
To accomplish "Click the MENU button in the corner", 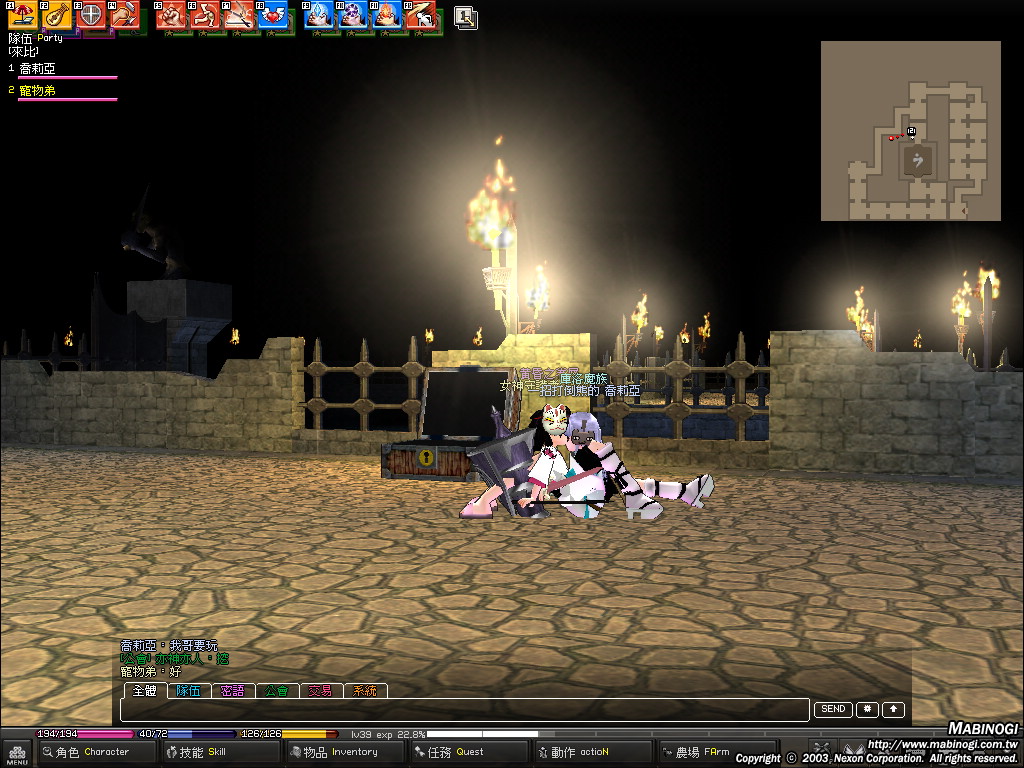I will (x=16, y=752).
